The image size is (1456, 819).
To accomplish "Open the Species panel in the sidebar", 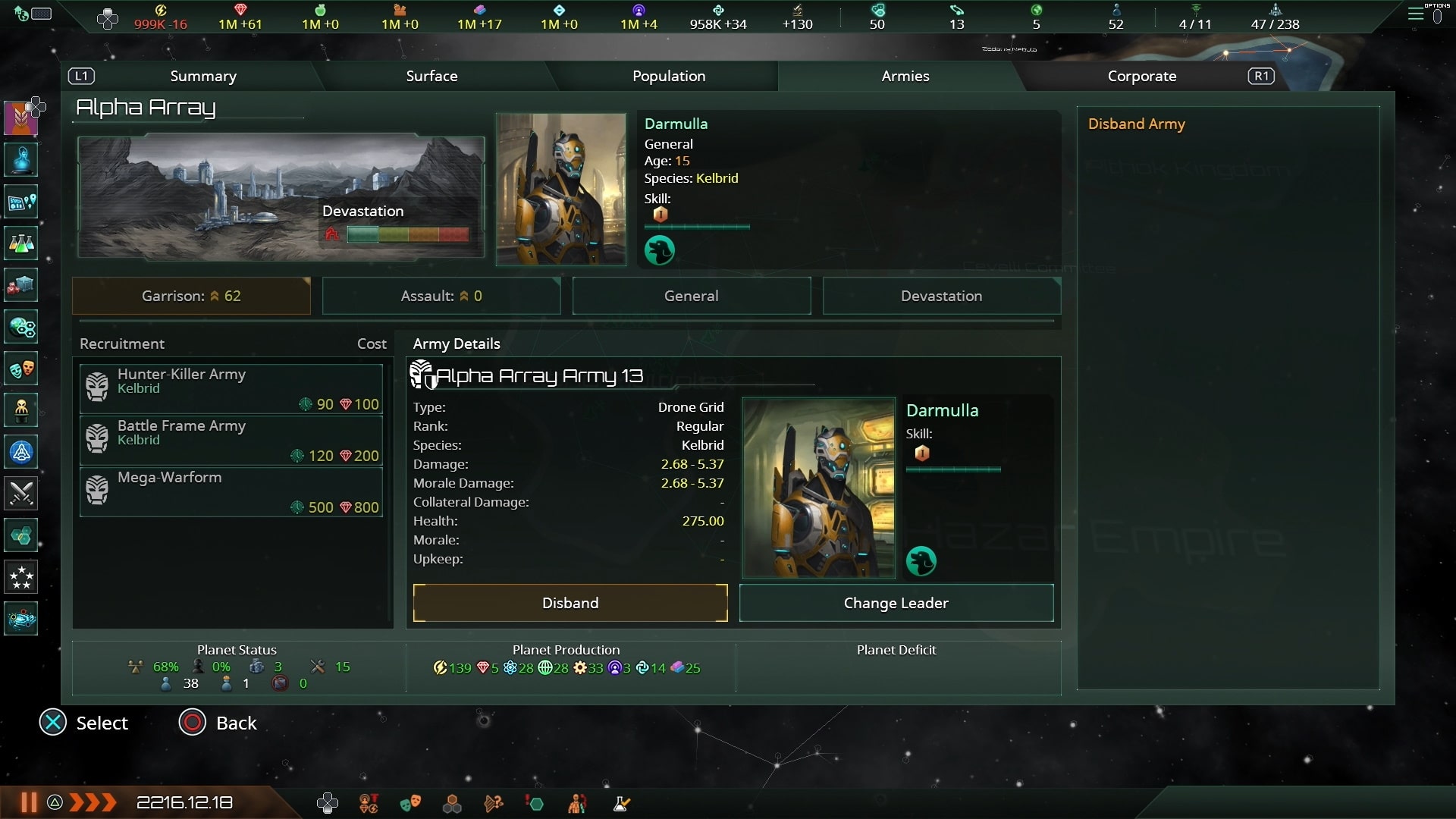I will coord(20,410).
